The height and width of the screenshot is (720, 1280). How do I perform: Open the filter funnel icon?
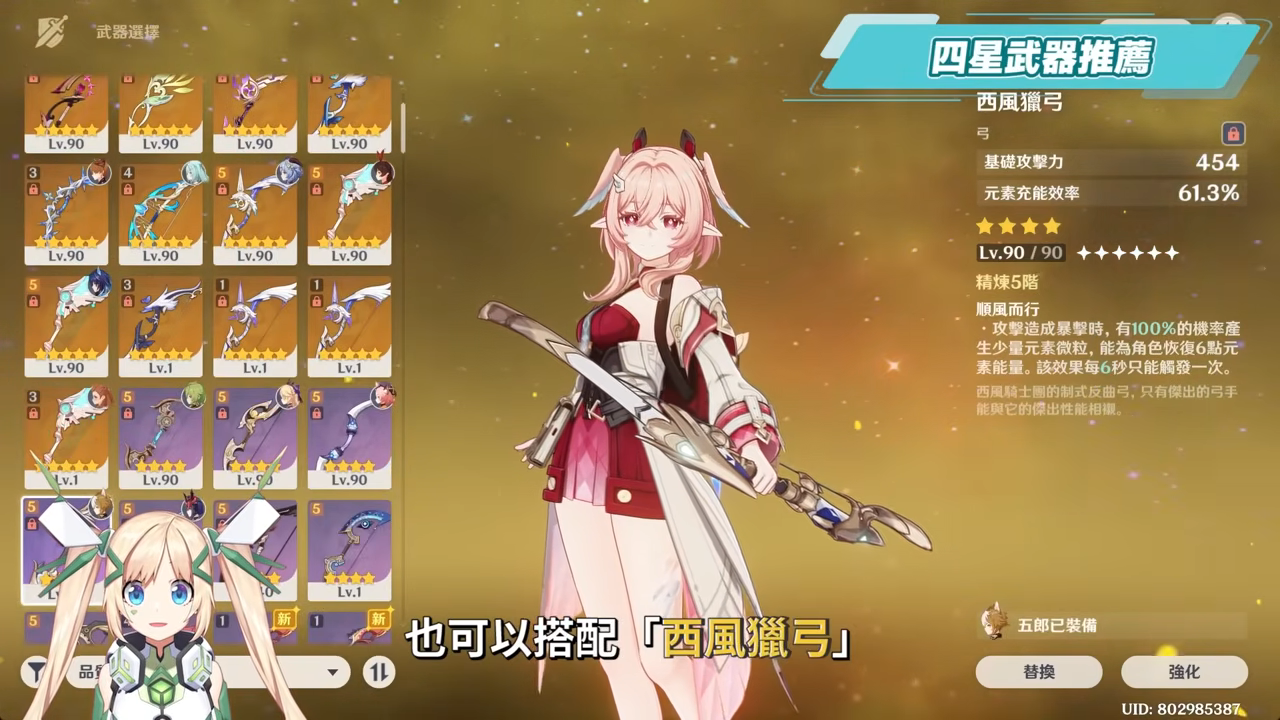coord(38,668)
